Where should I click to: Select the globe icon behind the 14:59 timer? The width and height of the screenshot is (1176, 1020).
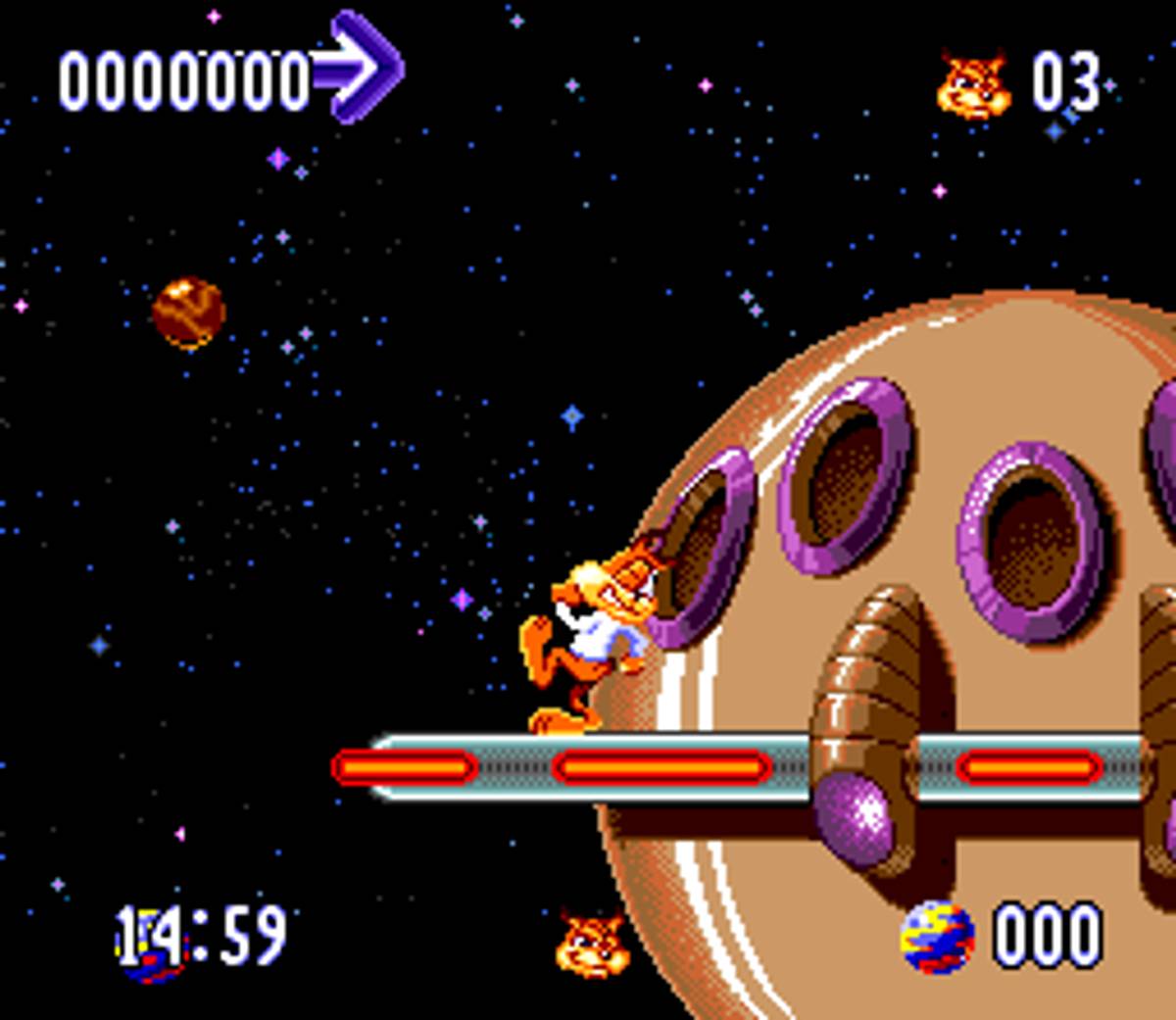[150, 947]
